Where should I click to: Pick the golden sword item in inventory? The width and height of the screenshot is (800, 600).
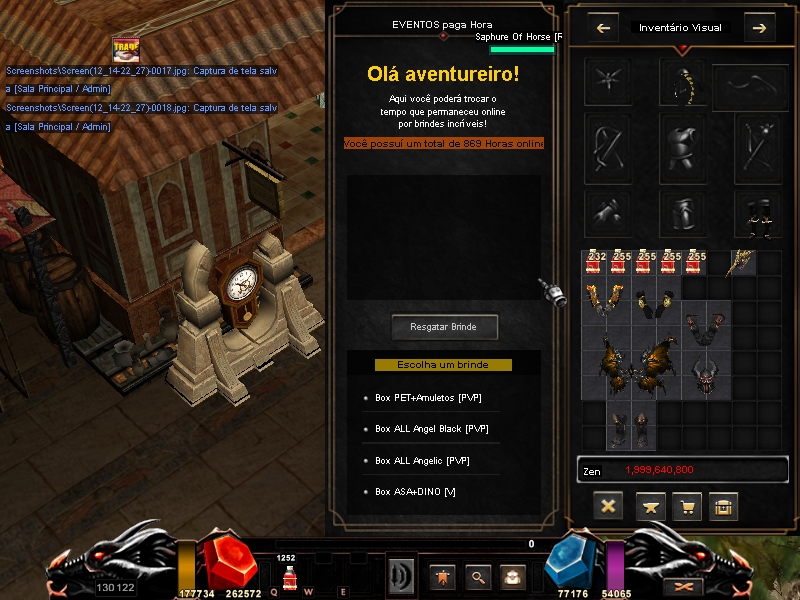click(x=741, y=262)
